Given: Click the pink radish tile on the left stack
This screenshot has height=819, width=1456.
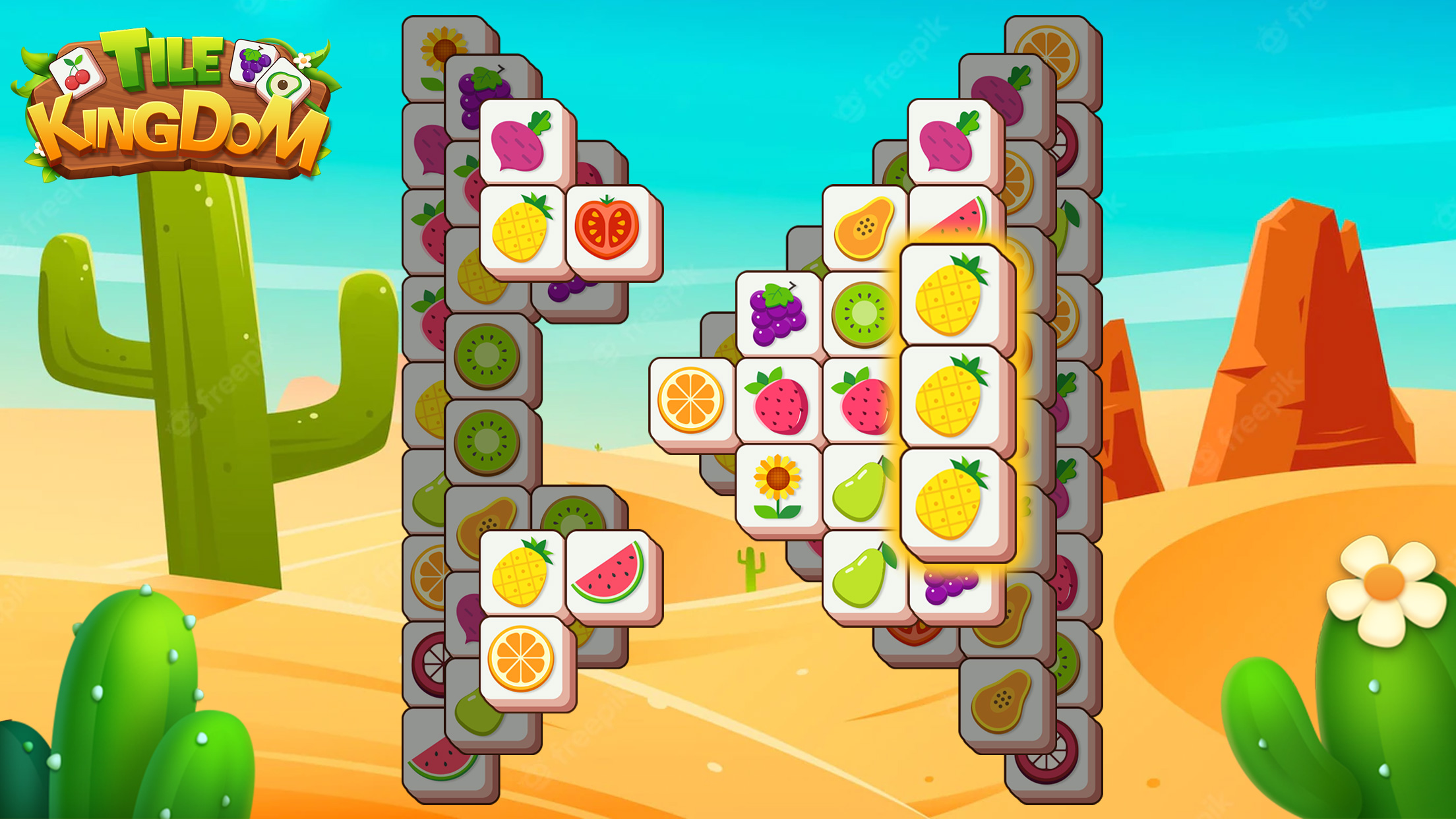Looking at the screenshot, I should point(521,140).
